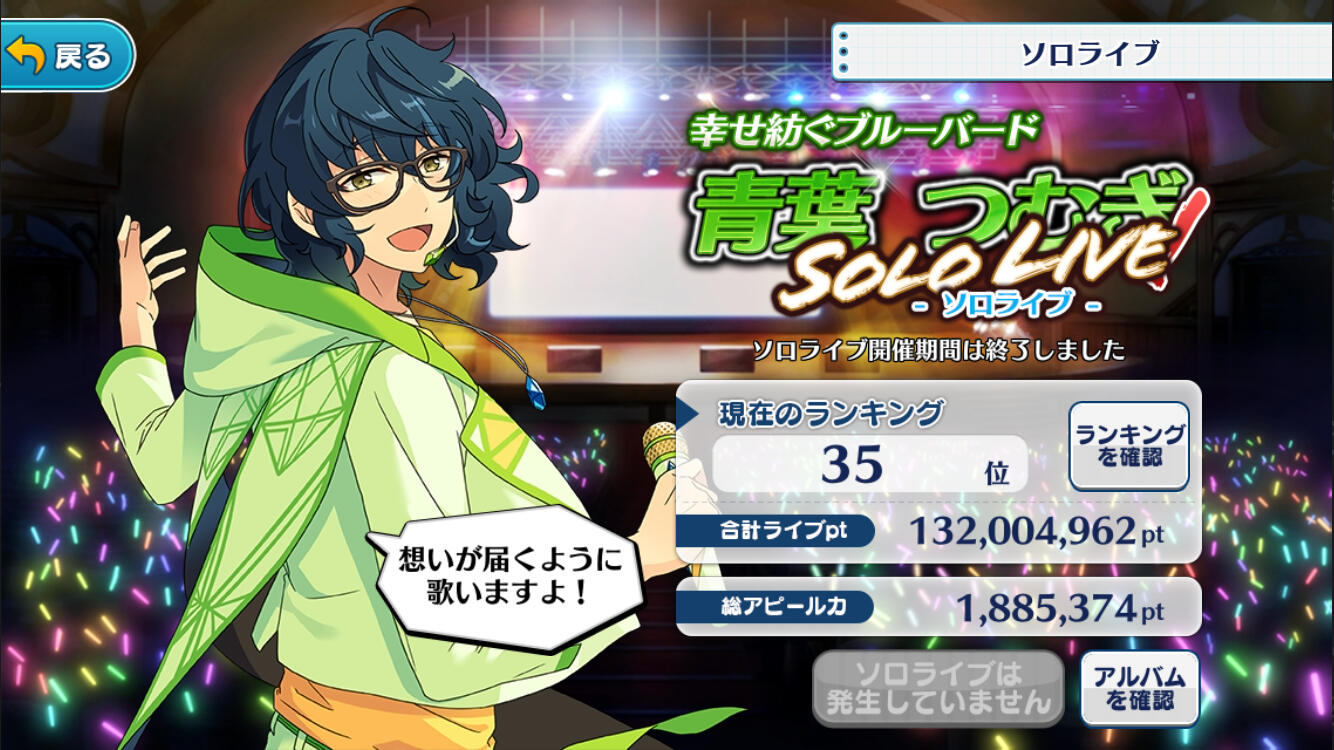The height and width of the screenshot is (750, 1334).
Task: Click the greyed ソロライブは発生していません button
Action: point(937,688)
